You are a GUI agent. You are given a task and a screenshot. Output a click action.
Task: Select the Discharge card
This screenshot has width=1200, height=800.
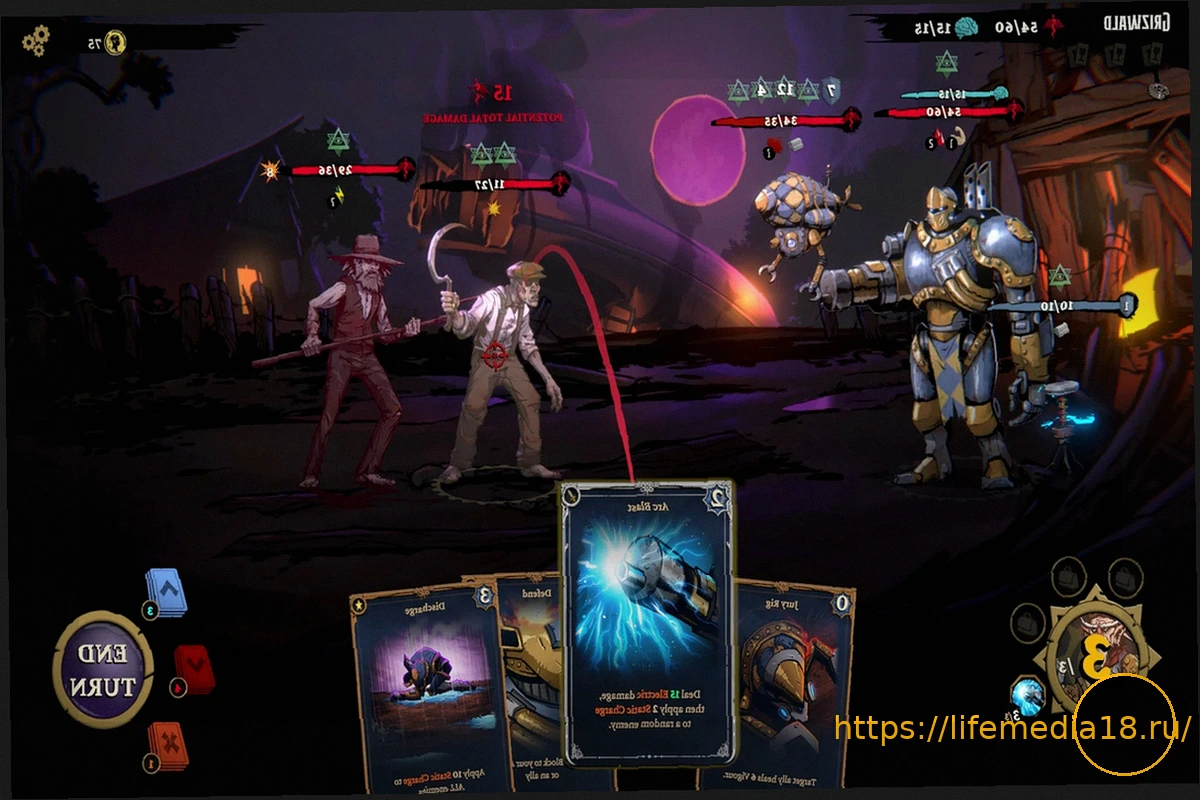point(423,690)
